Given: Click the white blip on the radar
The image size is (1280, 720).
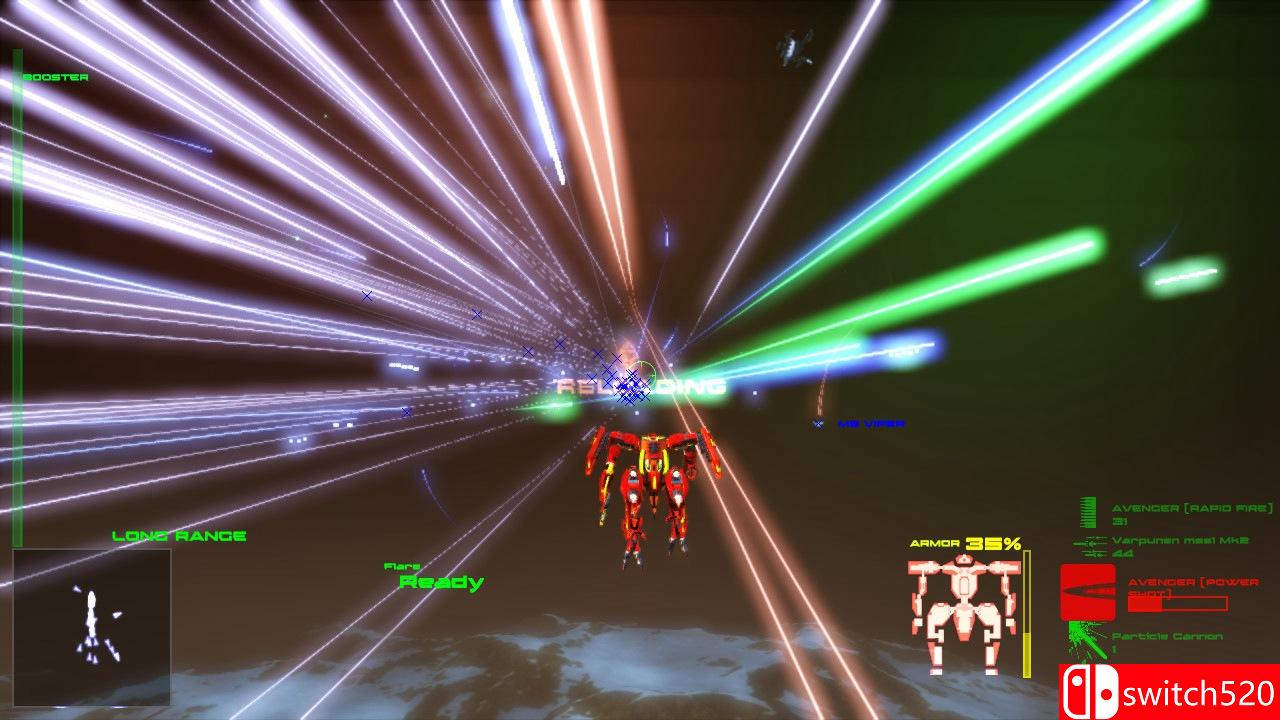Looking at the screenshot, I should click(91, 600).
